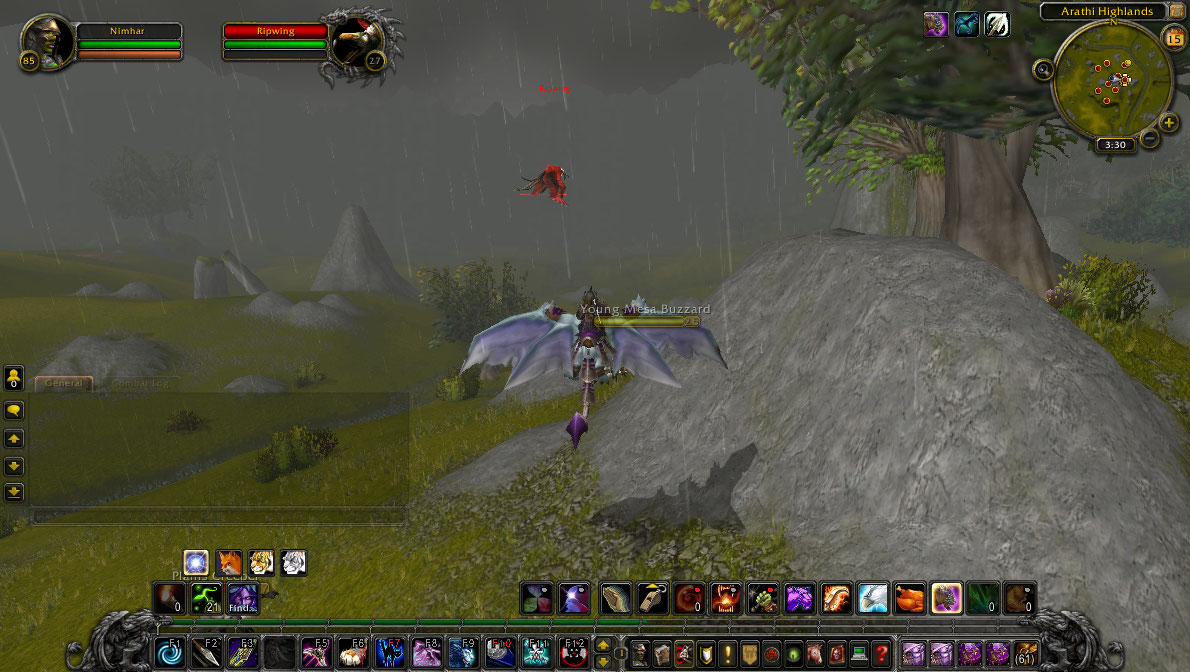The height and width of the screenshot is (672, 1190).
Task: Open the friends list button
Action: coord(14,378)
